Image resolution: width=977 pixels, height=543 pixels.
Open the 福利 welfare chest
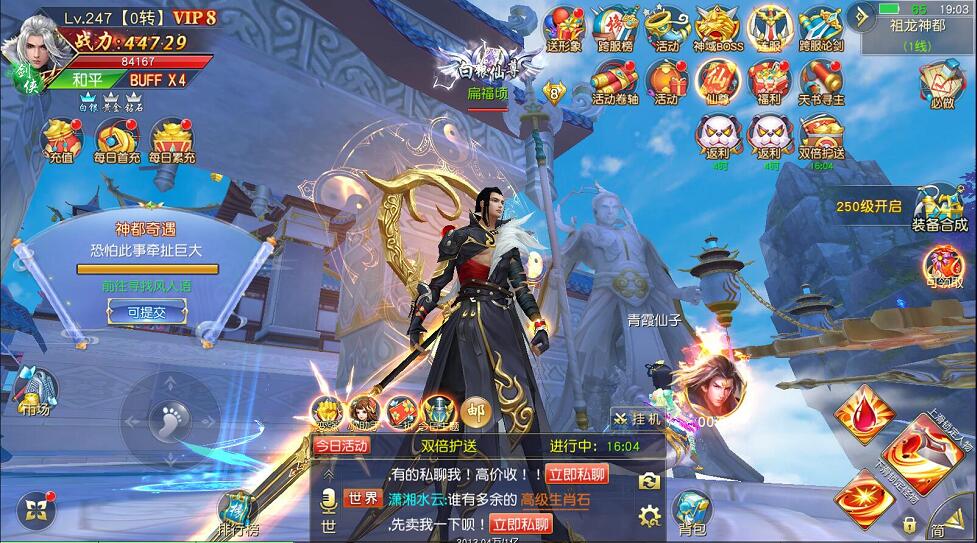[x=769, y=81]
